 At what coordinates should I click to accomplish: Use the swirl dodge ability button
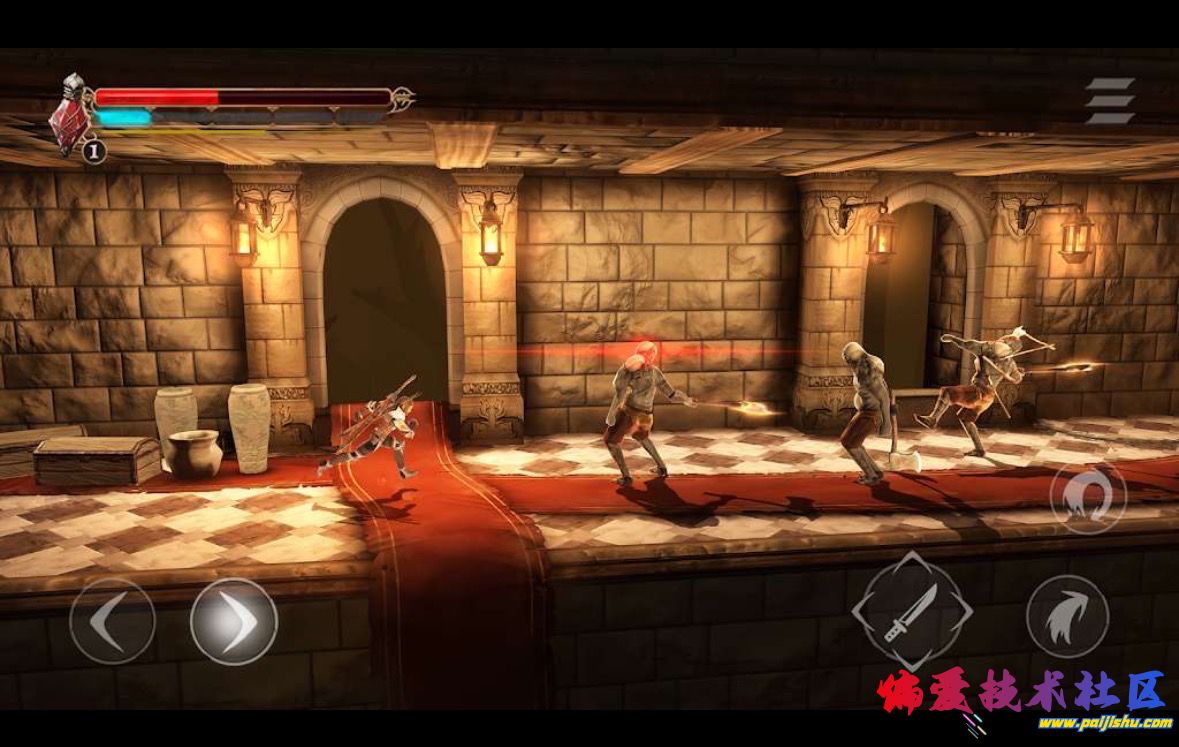1088,497
